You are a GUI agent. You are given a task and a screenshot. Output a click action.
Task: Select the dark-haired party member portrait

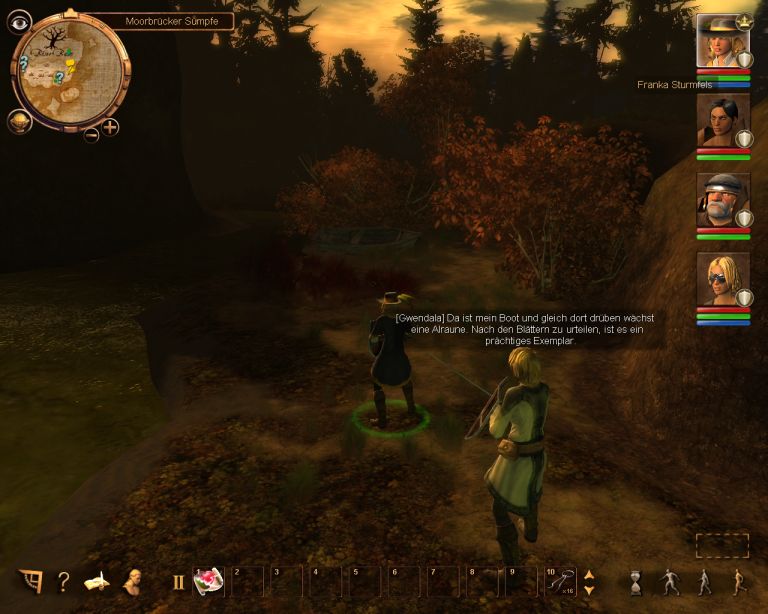pos(722,121)
